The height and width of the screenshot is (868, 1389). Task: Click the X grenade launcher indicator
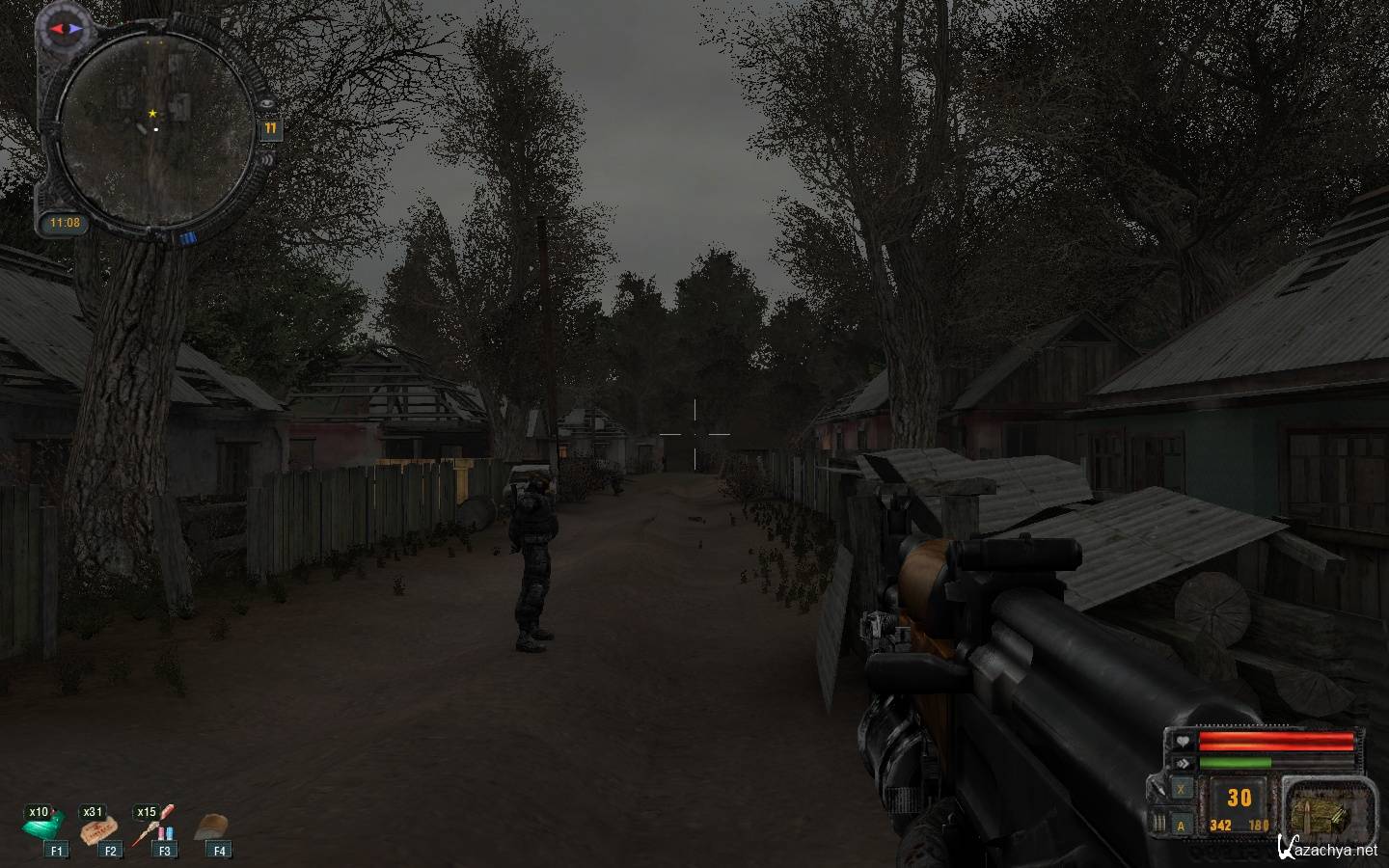click(x=1182, y=788)
